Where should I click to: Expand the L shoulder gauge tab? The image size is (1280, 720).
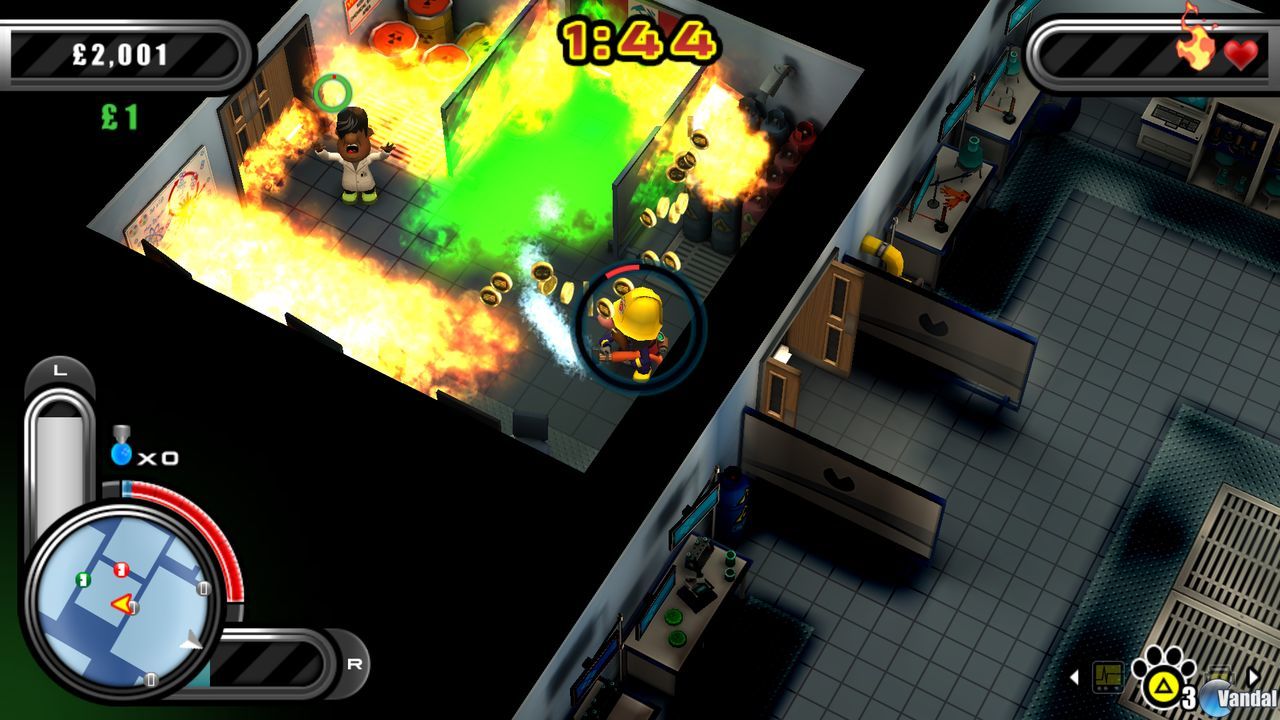click(x=60, y=372)
